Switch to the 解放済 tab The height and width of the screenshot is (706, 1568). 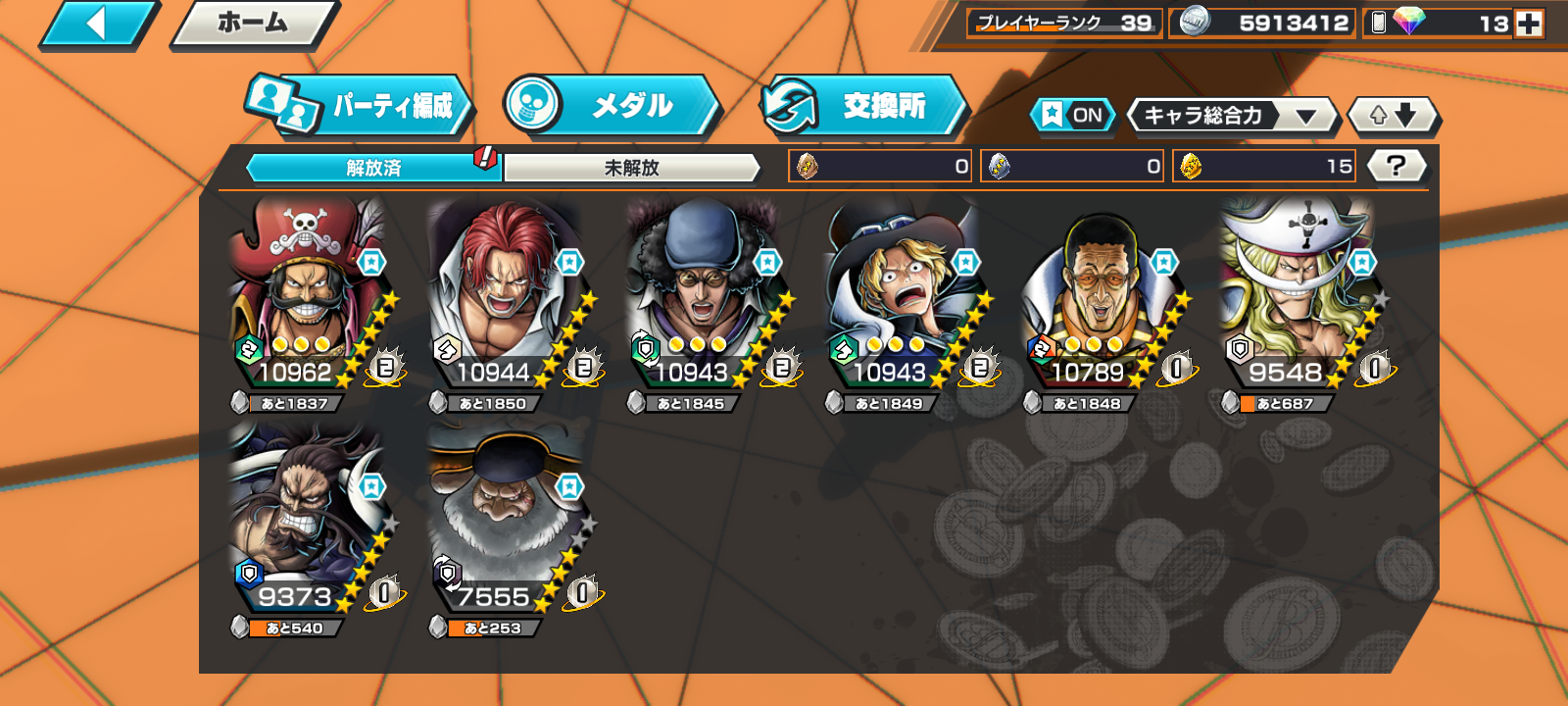[x=373, y=168]
